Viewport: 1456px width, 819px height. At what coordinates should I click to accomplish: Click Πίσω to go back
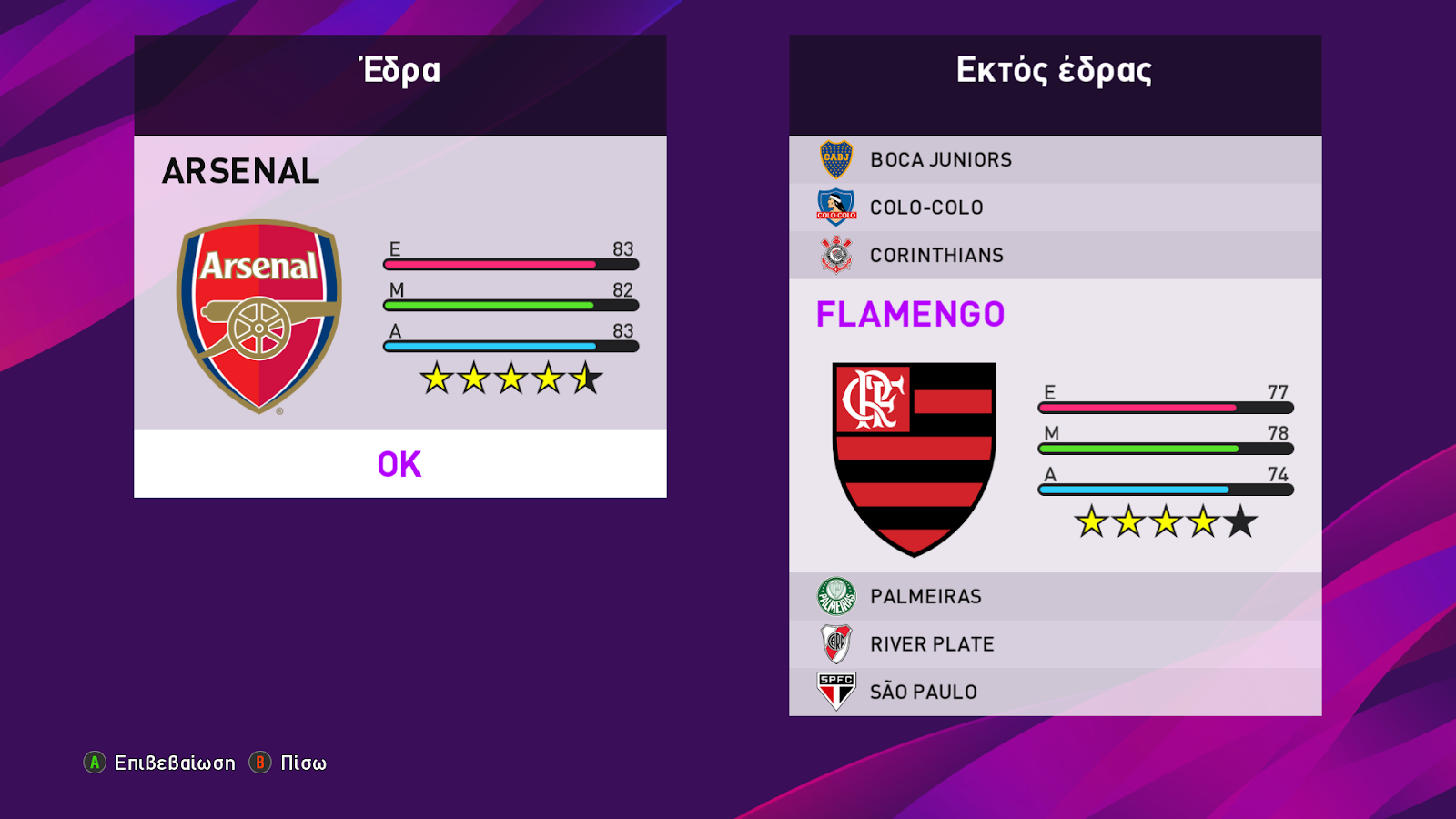[x=300, y=763]
